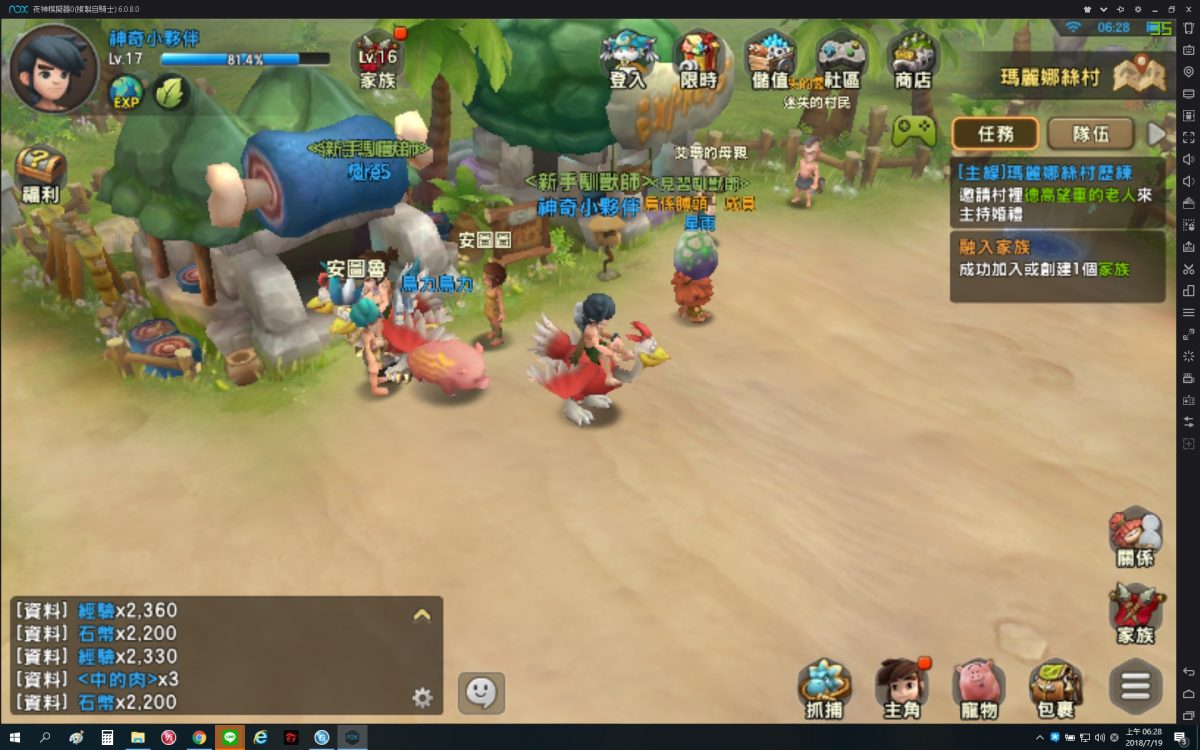The height and width of the screenshot is (750, 1200).
Task: Switch to the 任務 quest tab
Action: (996, 133)
